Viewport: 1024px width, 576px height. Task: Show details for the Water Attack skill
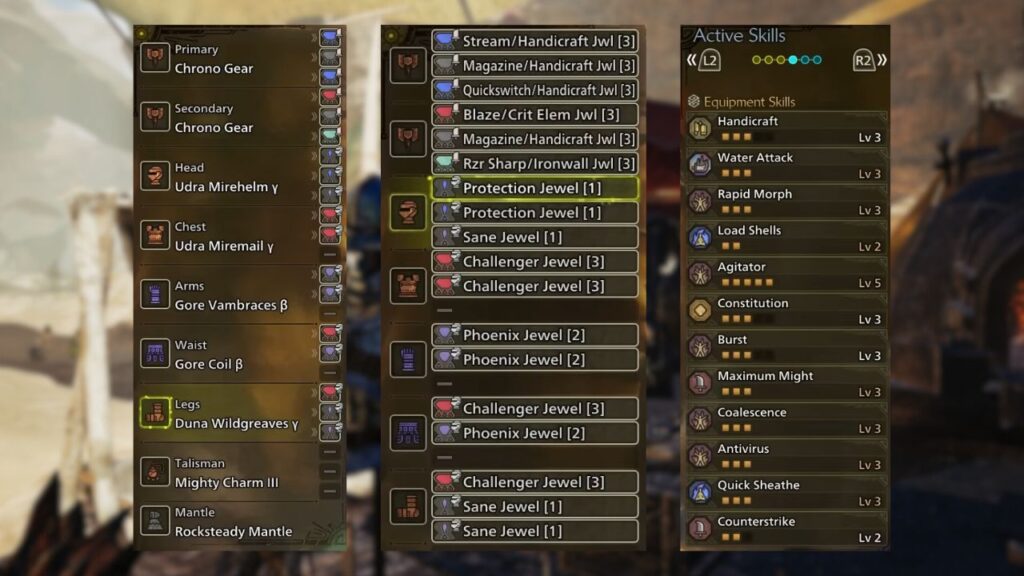click(785, 165)
